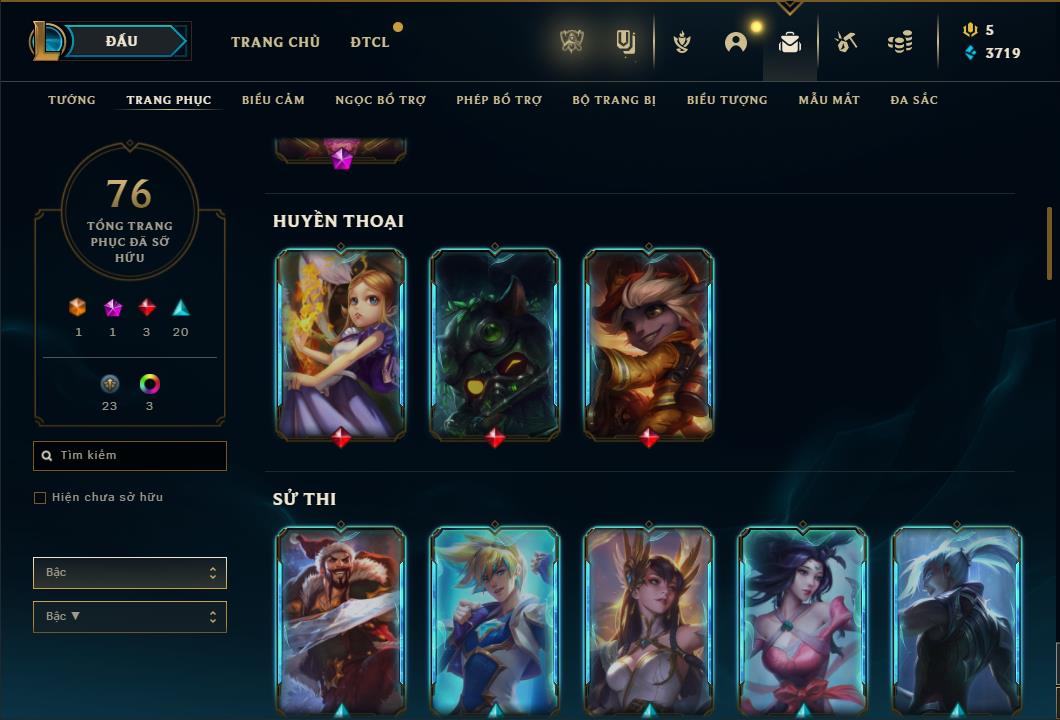This screenshot has height=720, width=1060.
Task: Select the Santa Draven epic skin card
Action: pyautogui.click(x=341, y=620)
